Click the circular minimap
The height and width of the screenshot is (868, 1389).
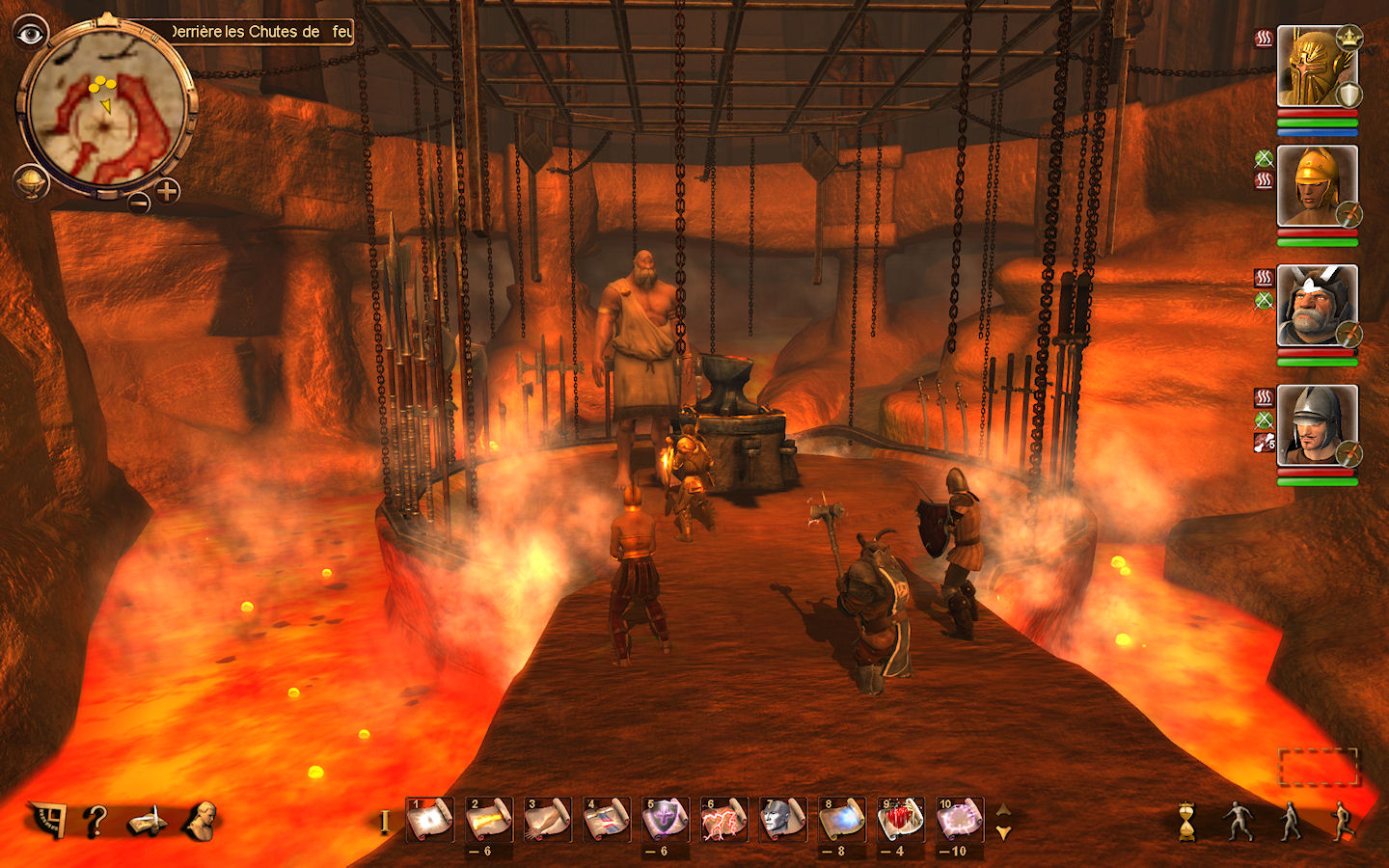(x=106, y=108)
